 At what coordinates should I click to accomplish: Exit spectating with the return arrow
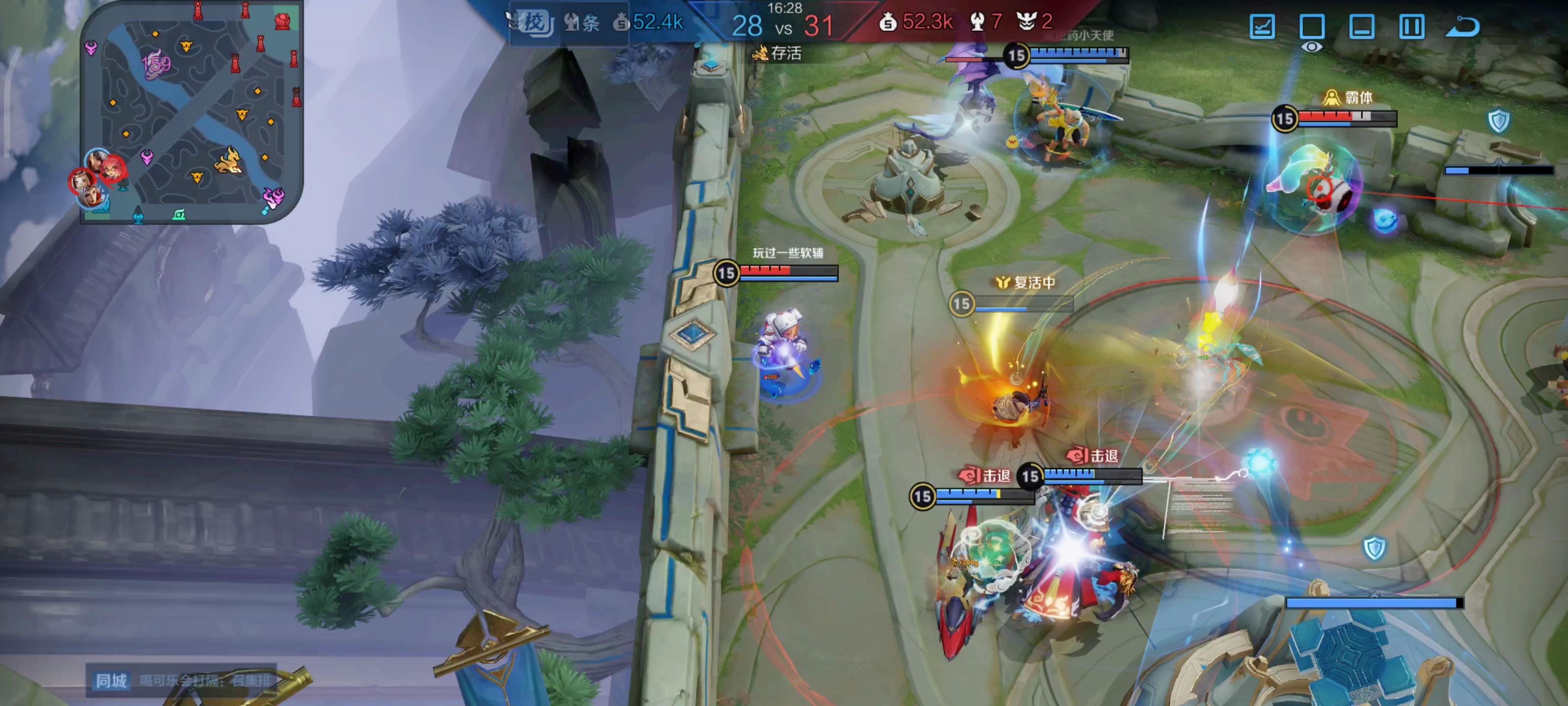[x=1463, y=27]
